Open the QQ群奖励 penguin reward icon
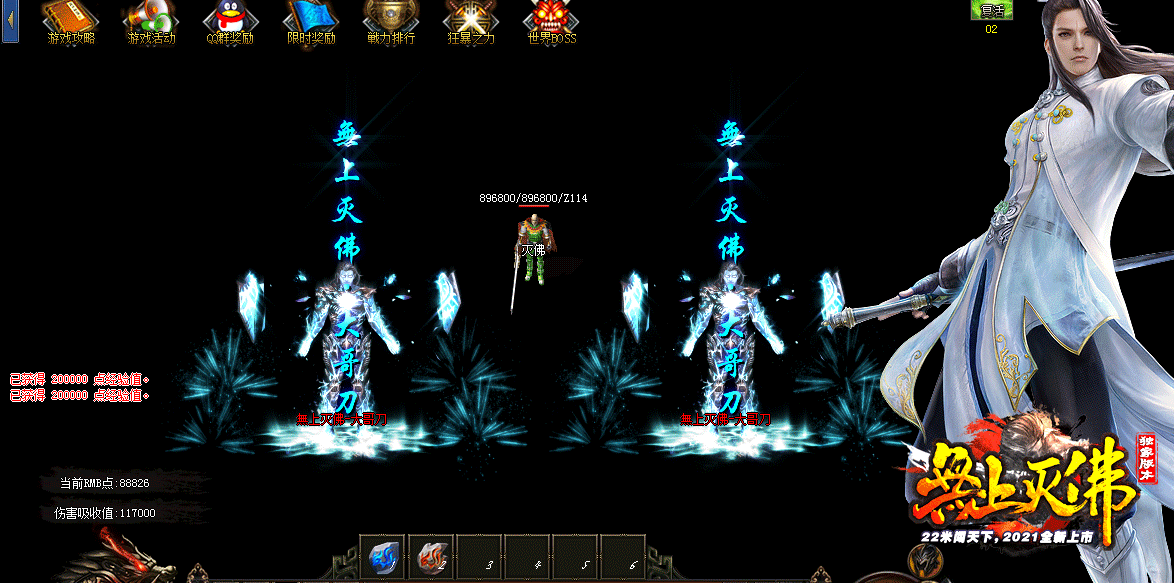Image resolution: width=1174 pixels, height=583 pixels. coord(231,18)
